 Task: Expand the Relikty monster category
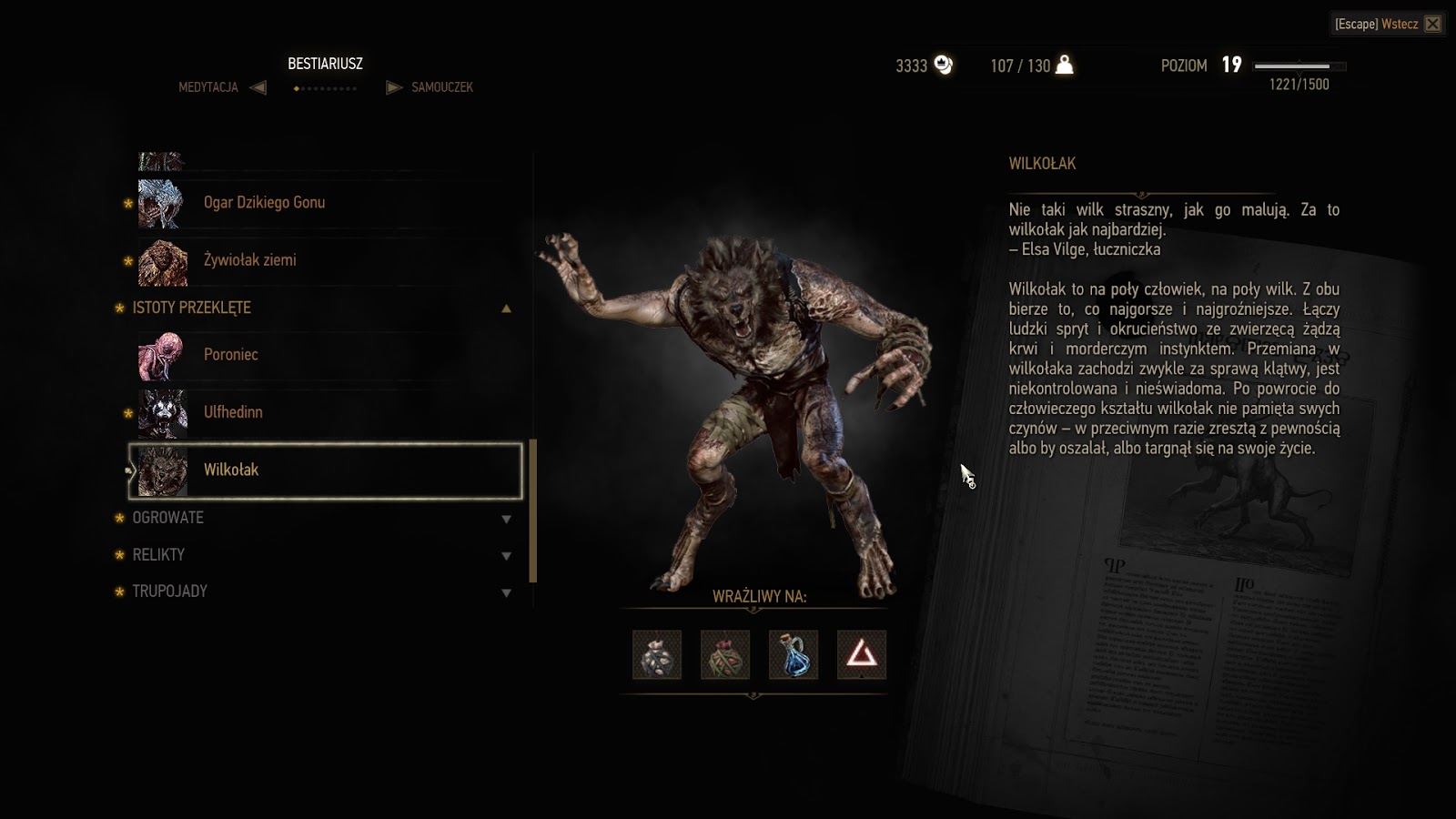click(x=506, y=555)
